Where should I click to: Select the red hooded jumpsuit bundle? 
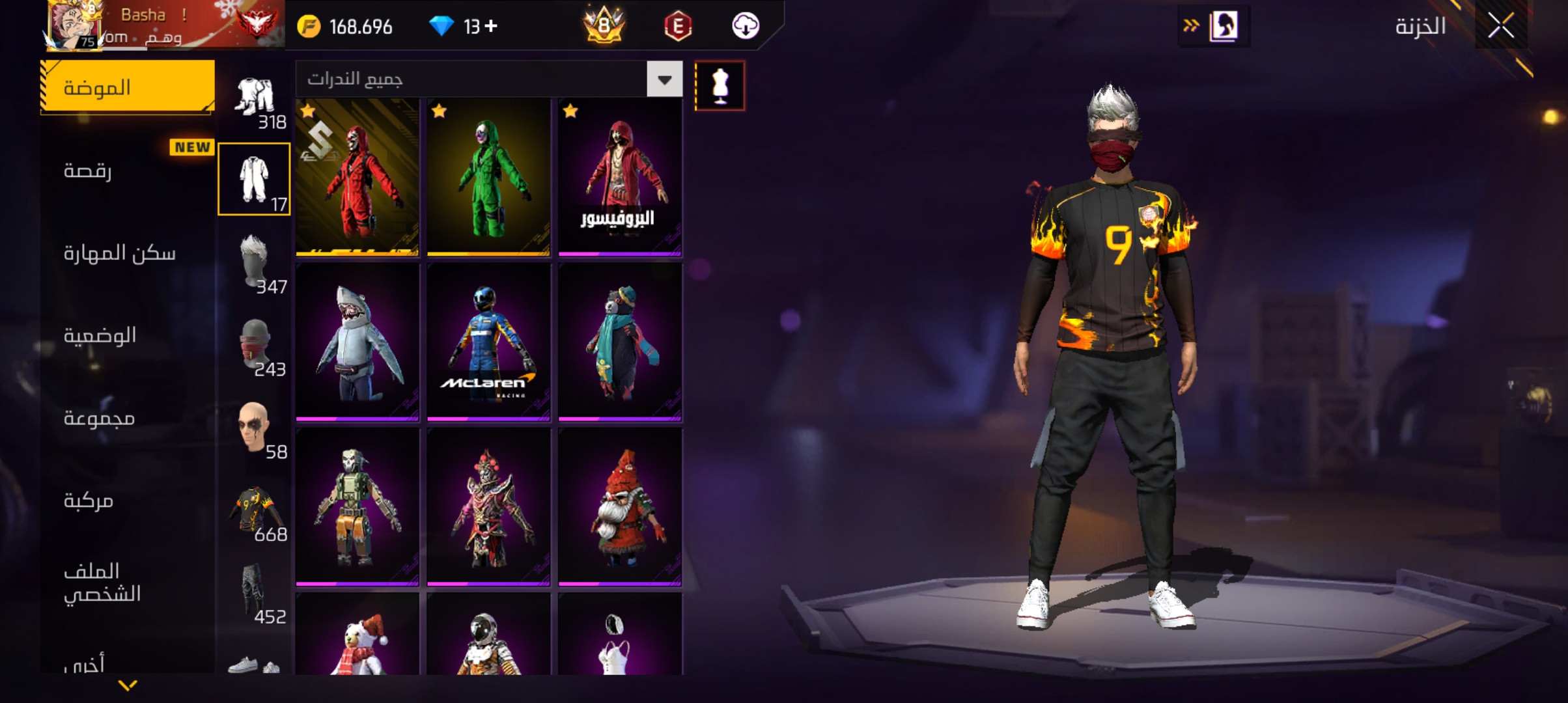pos(357,176)
